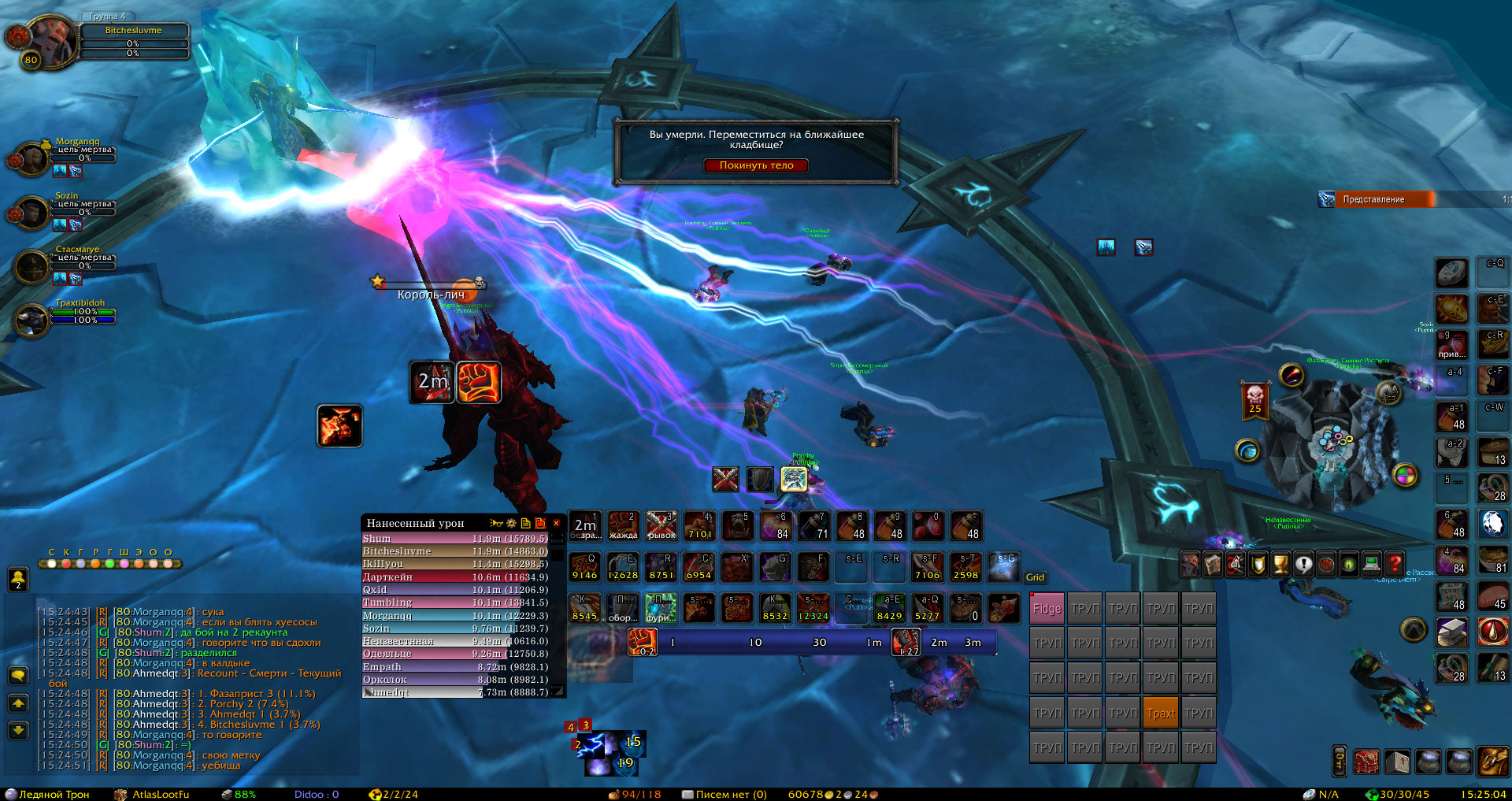Click the anvil icon button
The height and width of the screenshot is (801, 1512).
(x=1451, y=631)
